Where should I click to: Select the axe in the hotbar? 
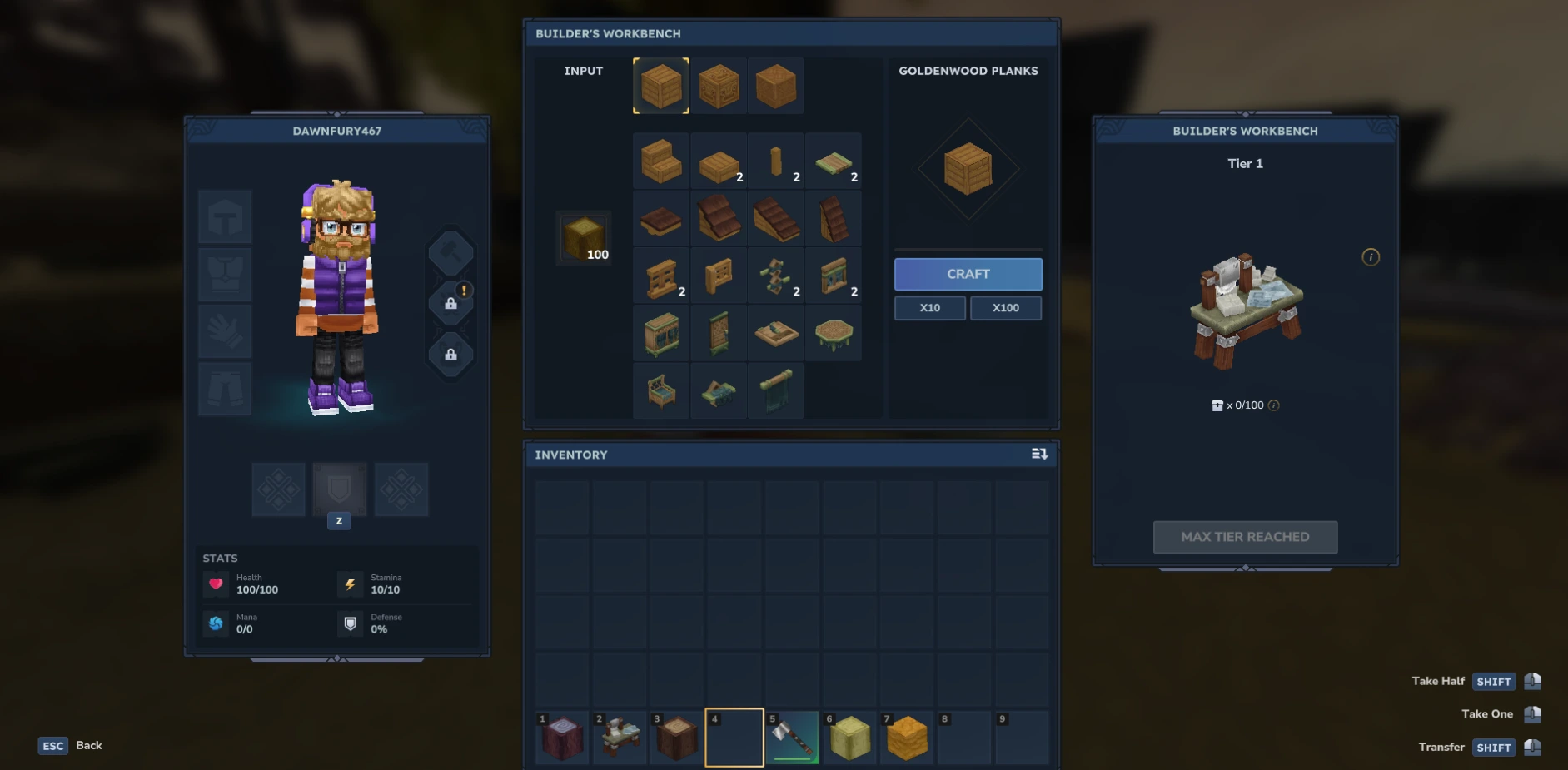(791, 737)
